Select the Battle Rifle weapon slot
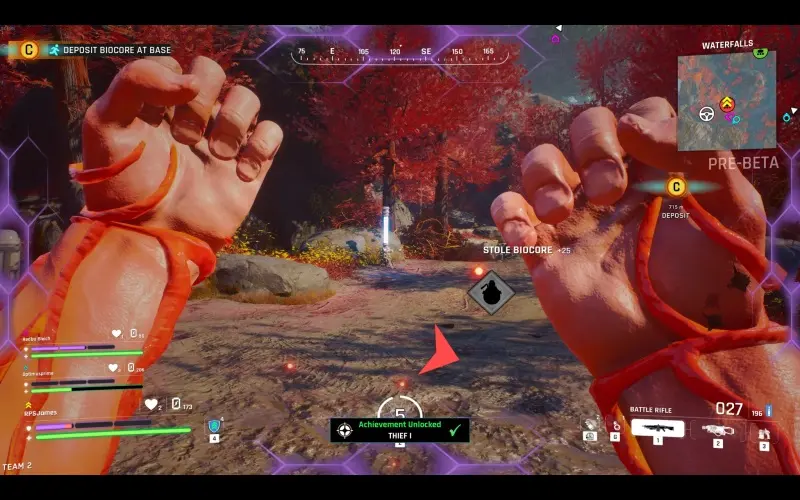The image size is (800, 500). click(658, 429)
